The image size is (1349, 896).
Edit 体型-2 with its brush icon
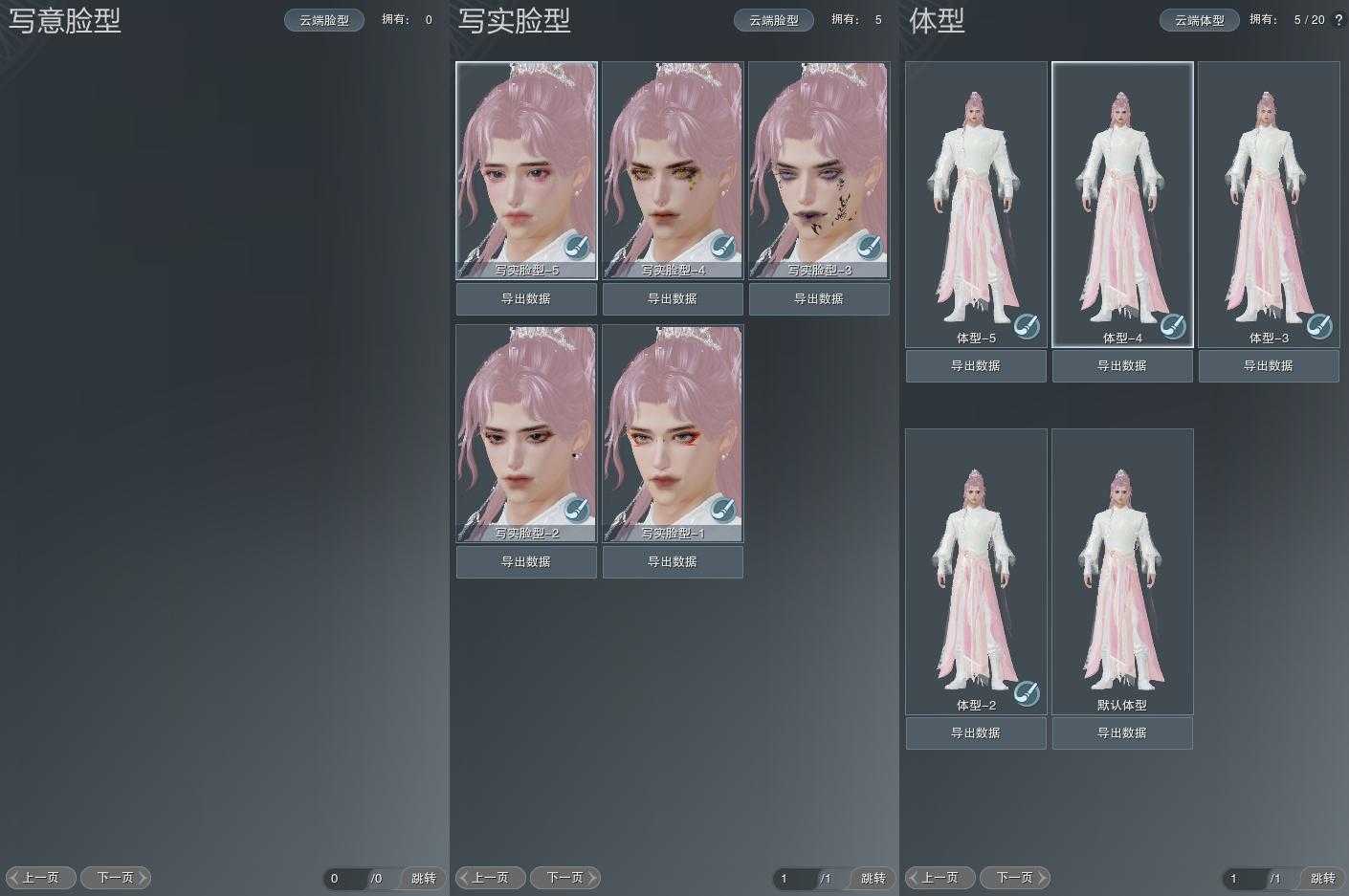coord(1027,693)
